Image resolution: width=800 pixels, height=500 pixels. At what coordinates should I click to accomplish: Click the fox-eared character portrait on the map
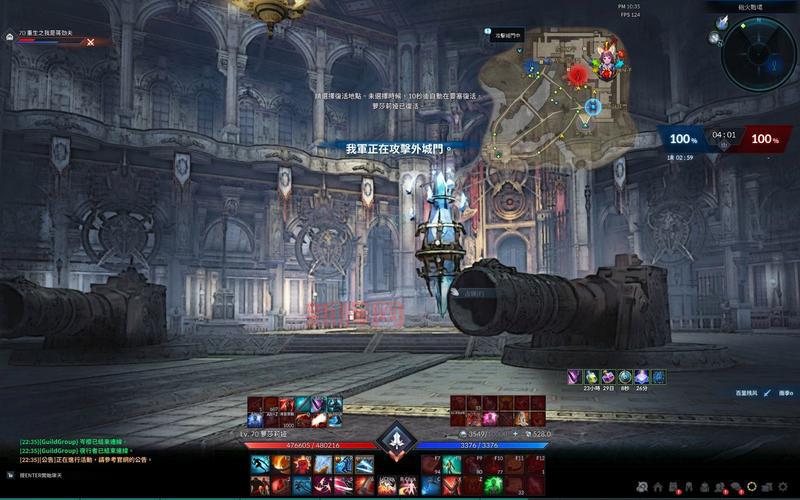pyautogui.click(x=606, y=61)
